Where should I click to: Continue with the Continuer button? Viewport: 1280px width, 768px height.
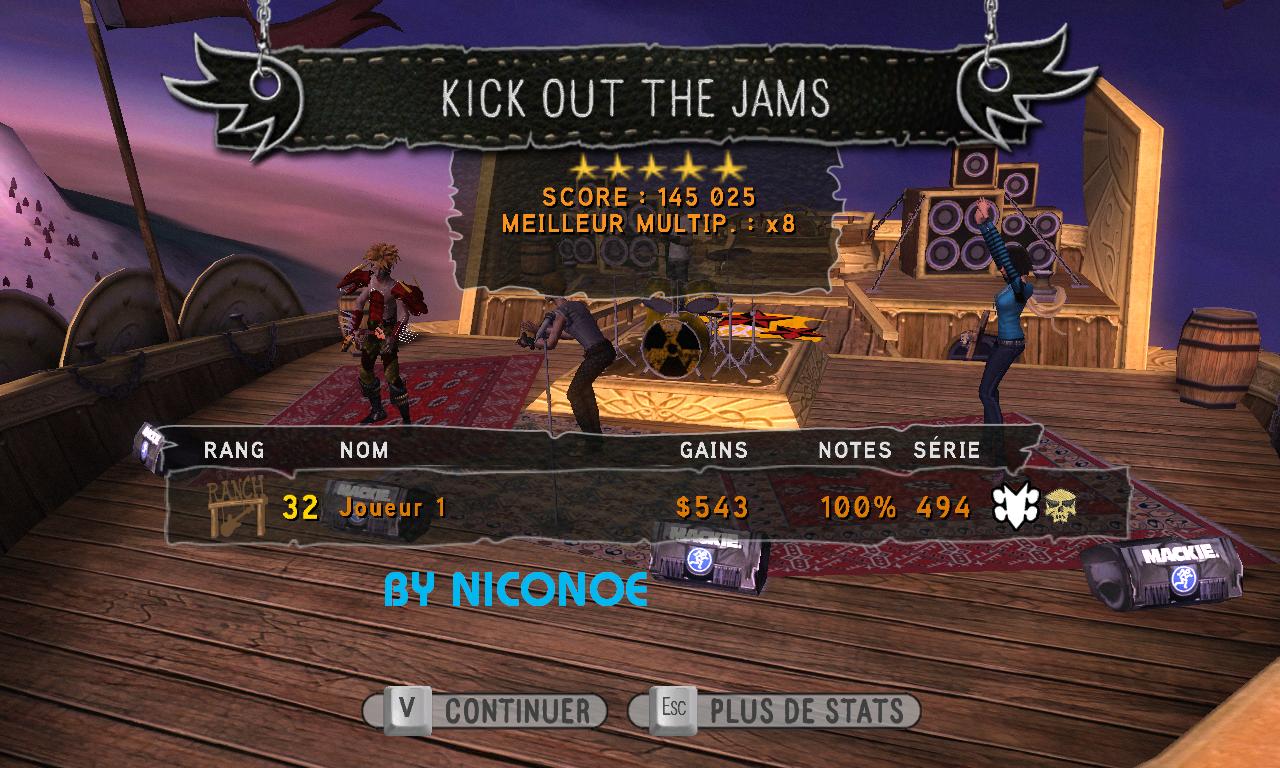tap(486, 711)
